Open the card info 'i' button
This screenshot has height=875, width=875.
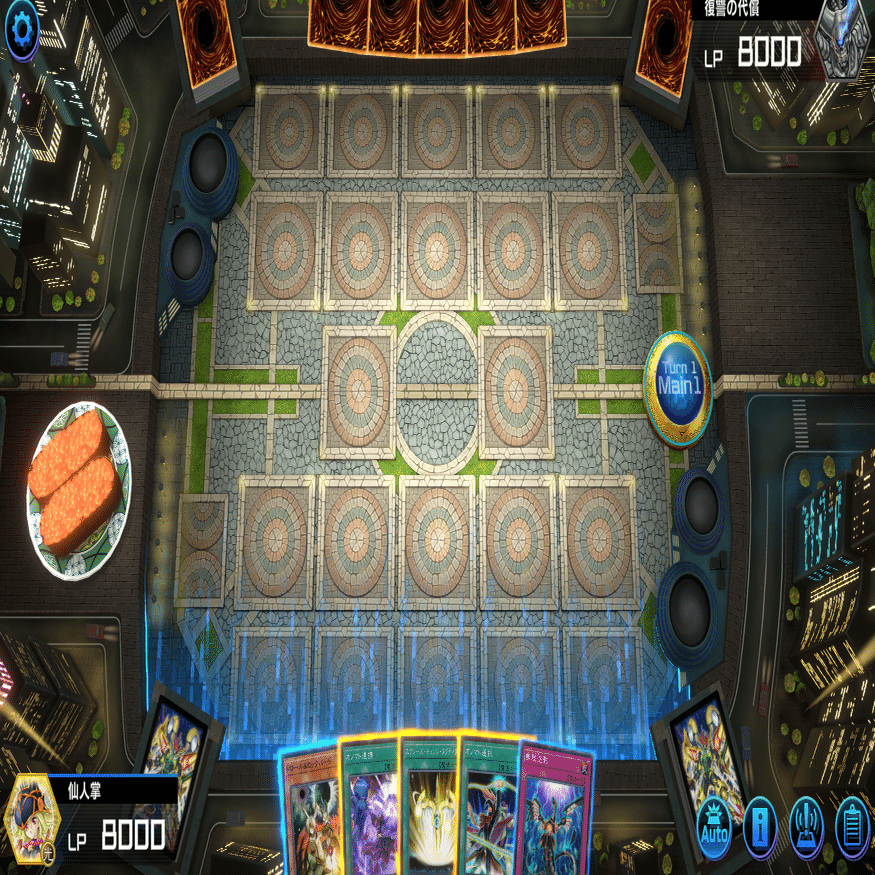760,828
